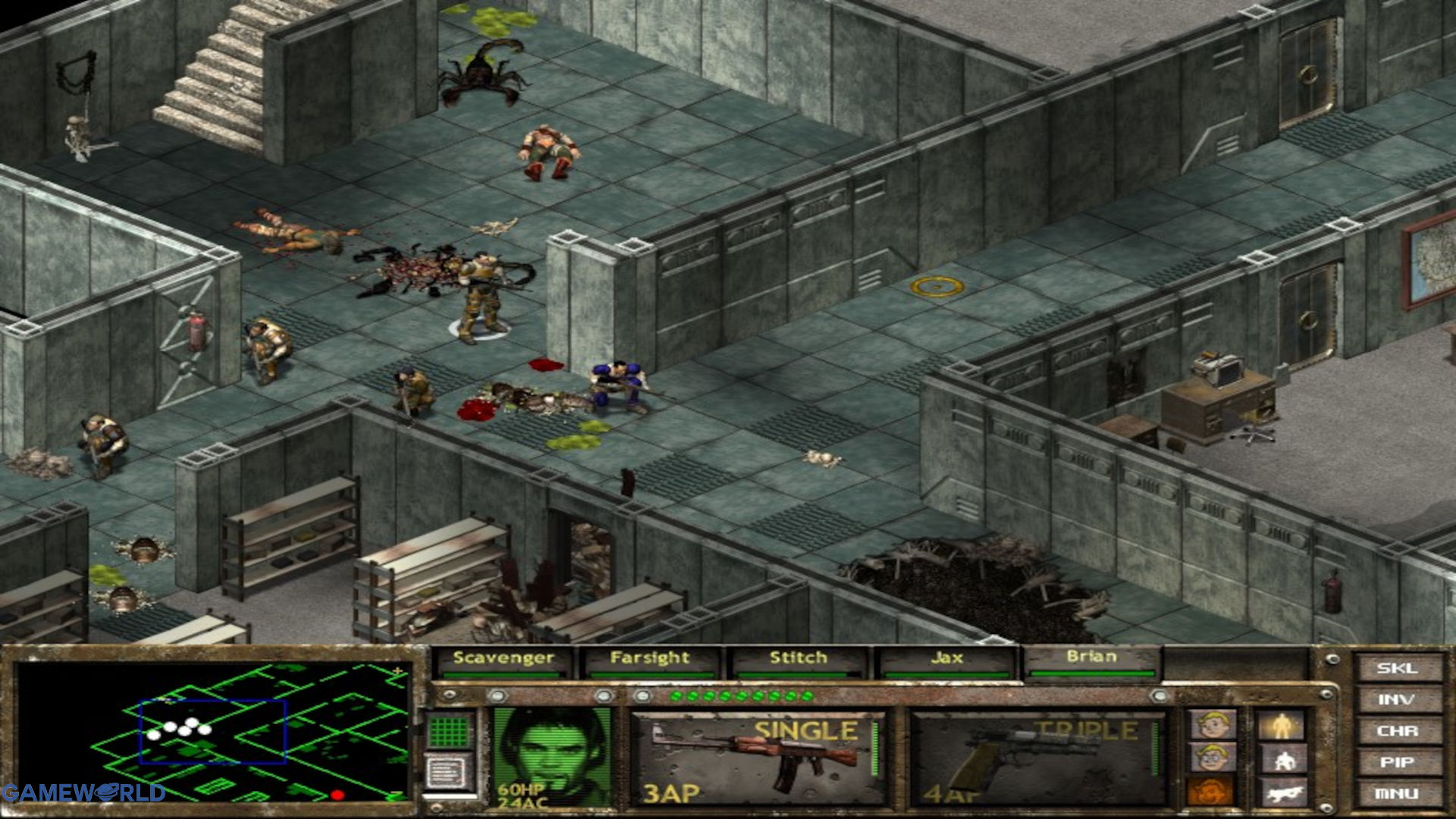Open the CHR character screen
Image resolution: width=1456 pixels, height=819 pixels.
tap(1399, 730)
